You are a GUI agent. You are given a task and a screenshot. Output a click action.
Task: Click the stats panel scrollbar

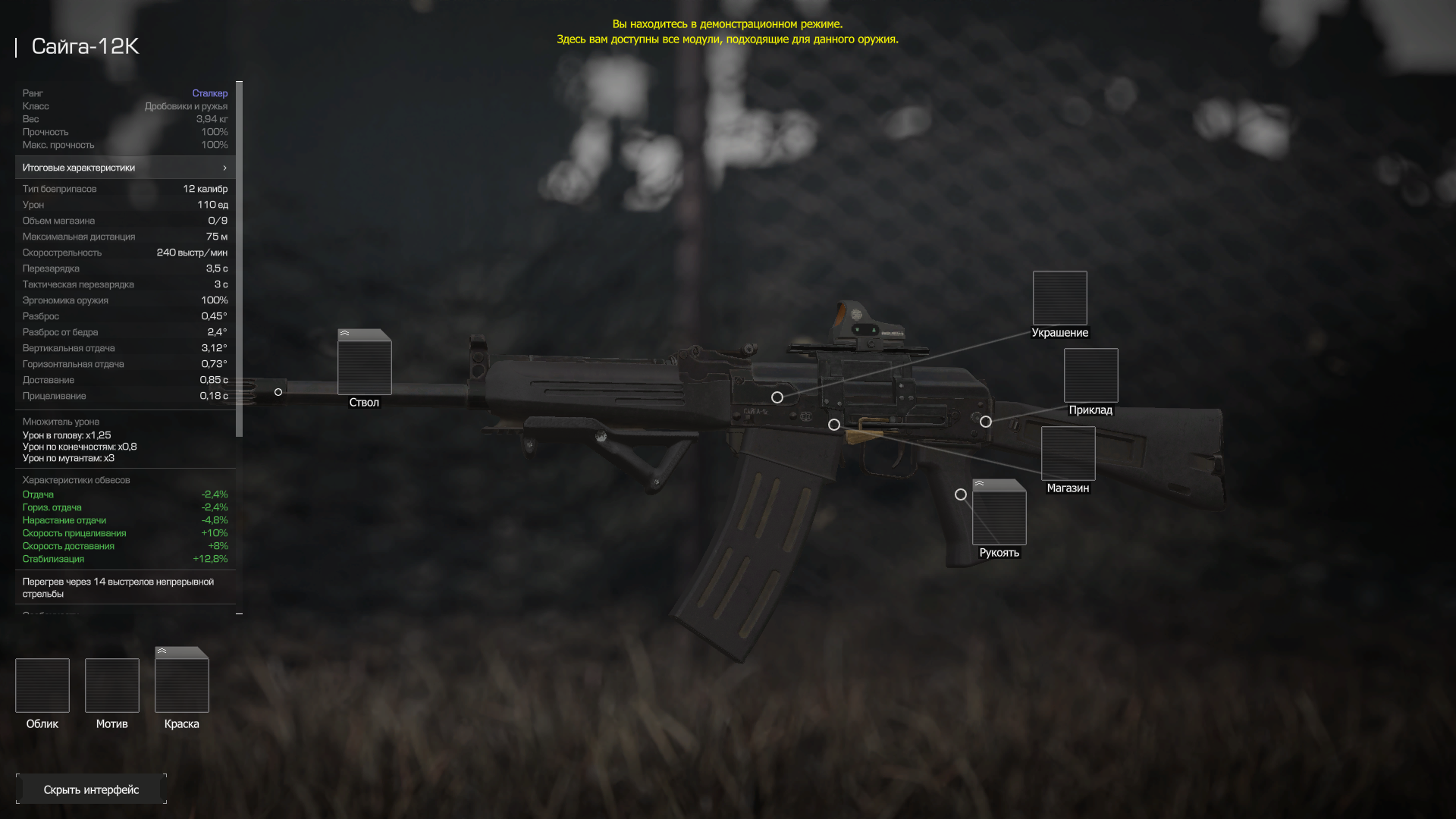click(240, 258)
